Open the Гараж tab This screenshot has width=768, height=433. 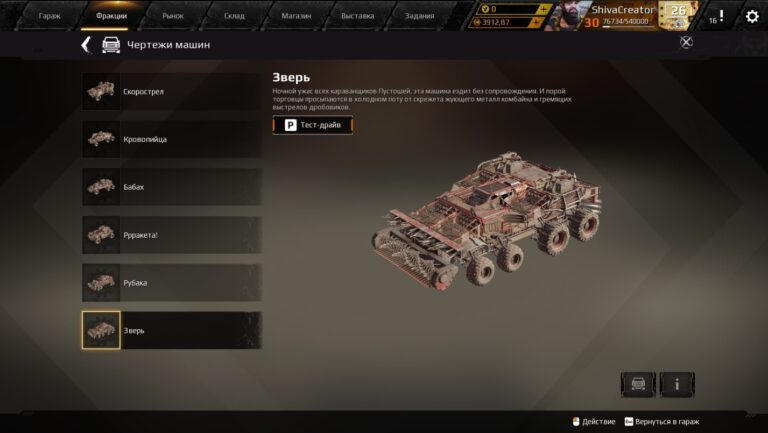(49, 17)
